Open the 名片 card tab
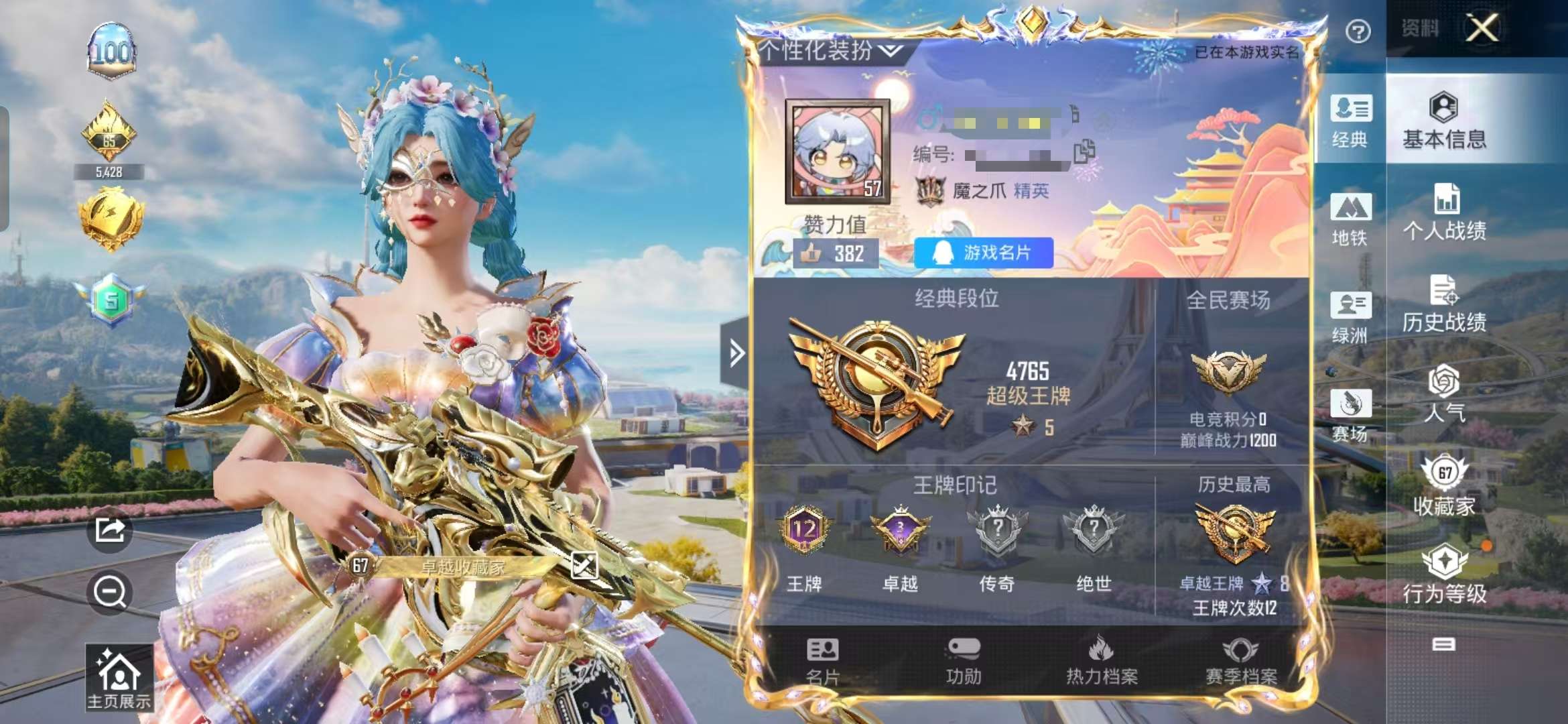Image resolution: width=1568 pixels, height=724 pixels. pyautogui.click(x=822, y=661)
